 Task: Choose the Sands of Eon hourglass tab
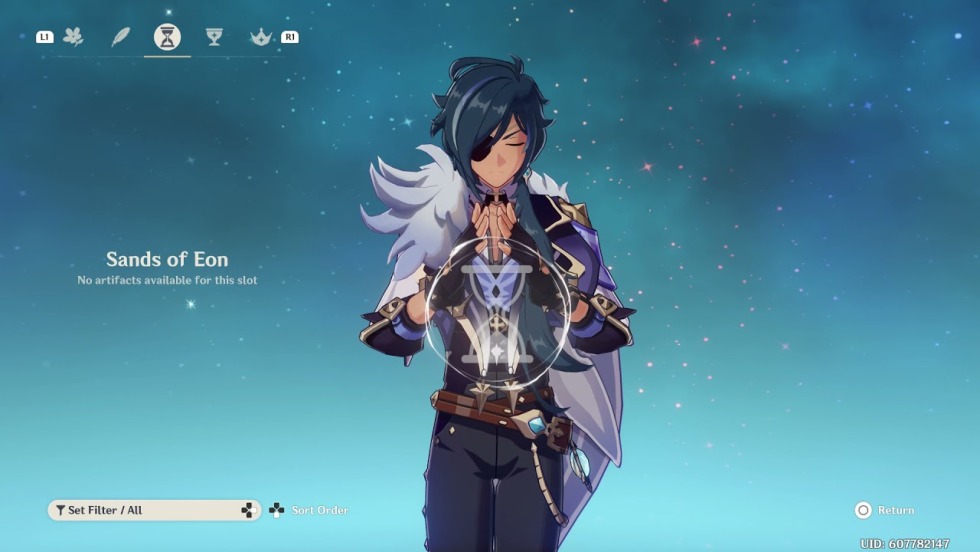(x=167, y=38)
